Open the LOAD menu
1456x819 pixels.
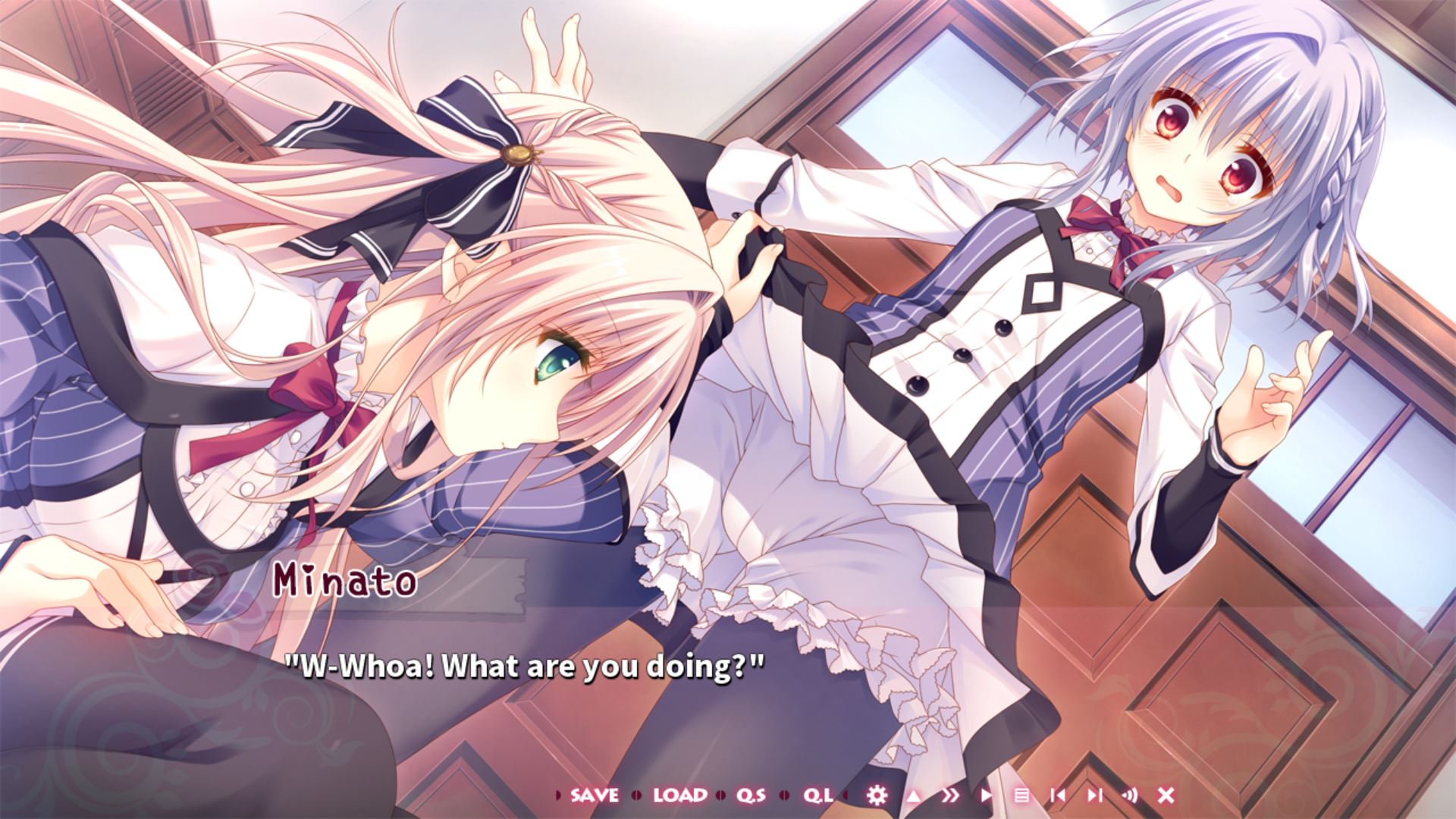(679, 795)
